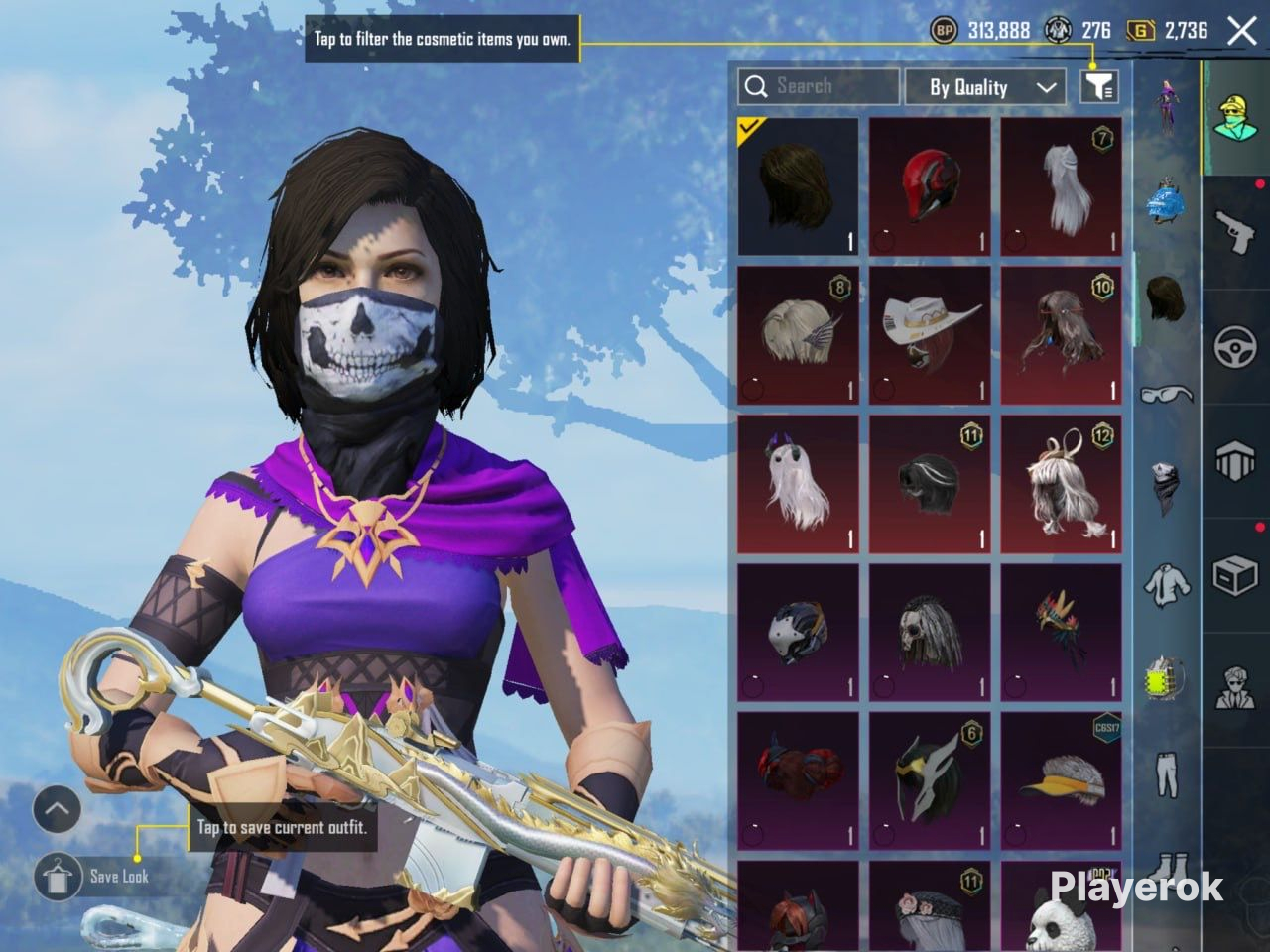Open the vehicle steering wheel tab
Screen dimensions: 1270x952
tap(1235, 347)
